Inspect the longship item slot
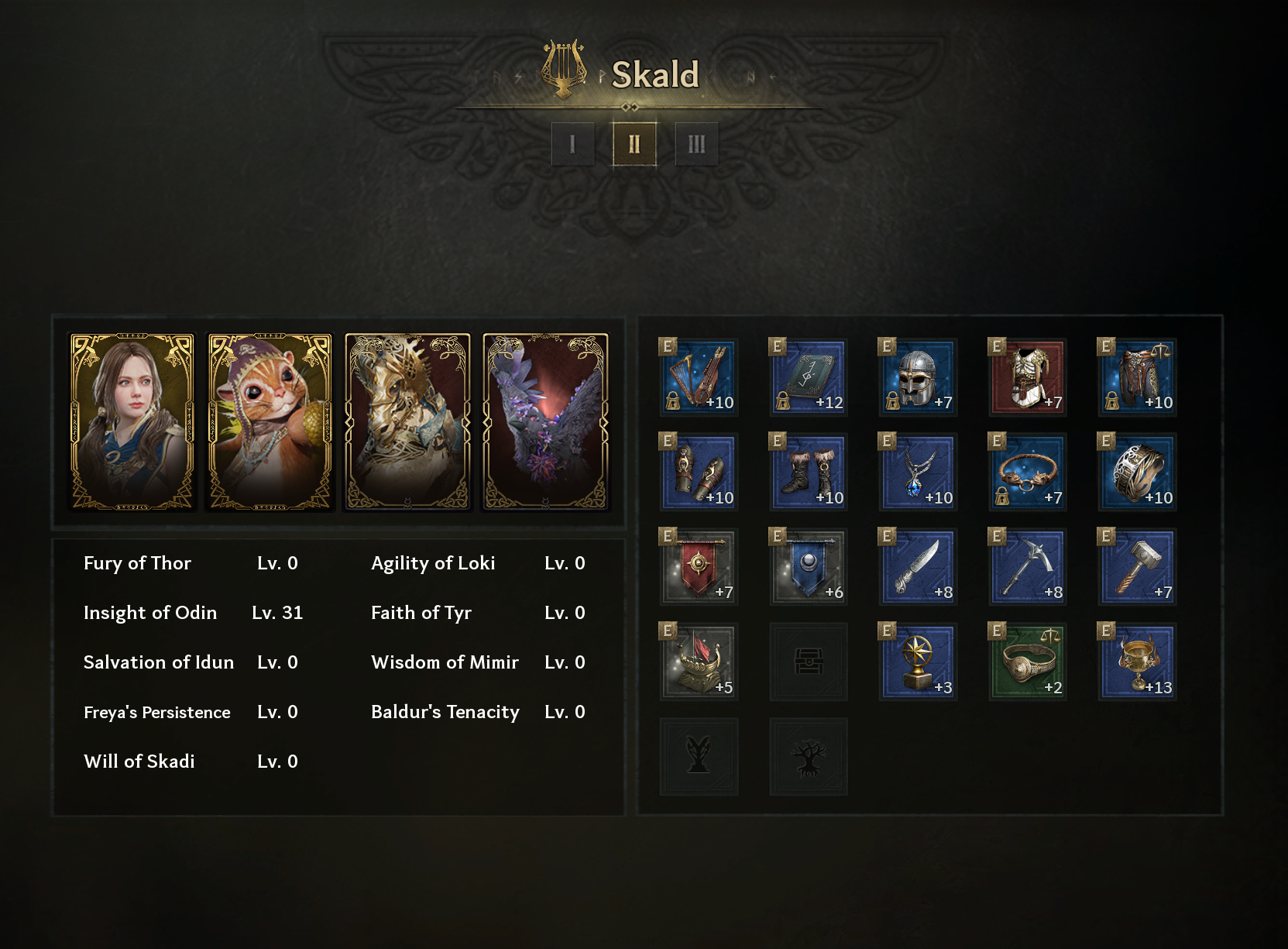1288x949 pixels. (x=699, y=662)
